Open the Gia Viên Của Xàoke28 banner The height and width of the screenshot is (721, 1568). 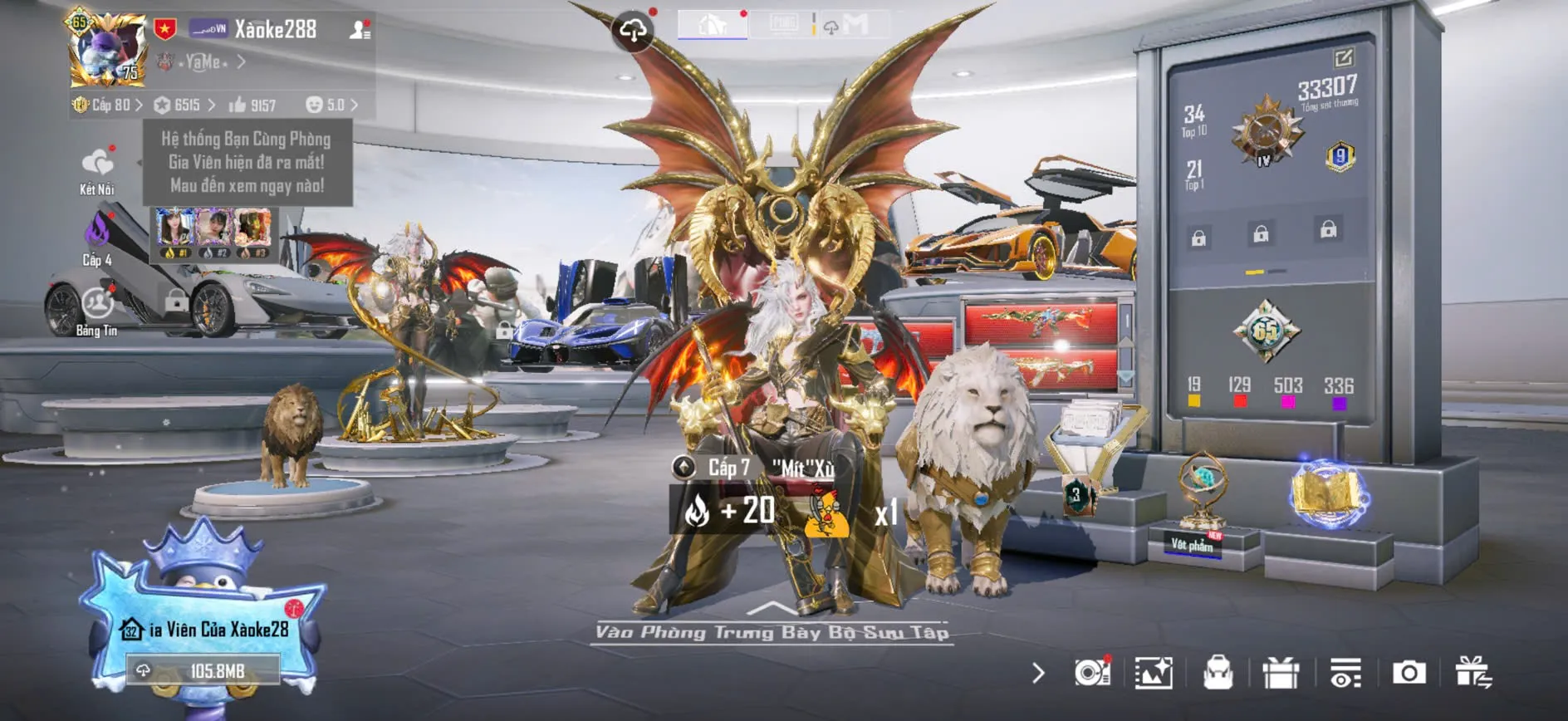coord(208,630)
